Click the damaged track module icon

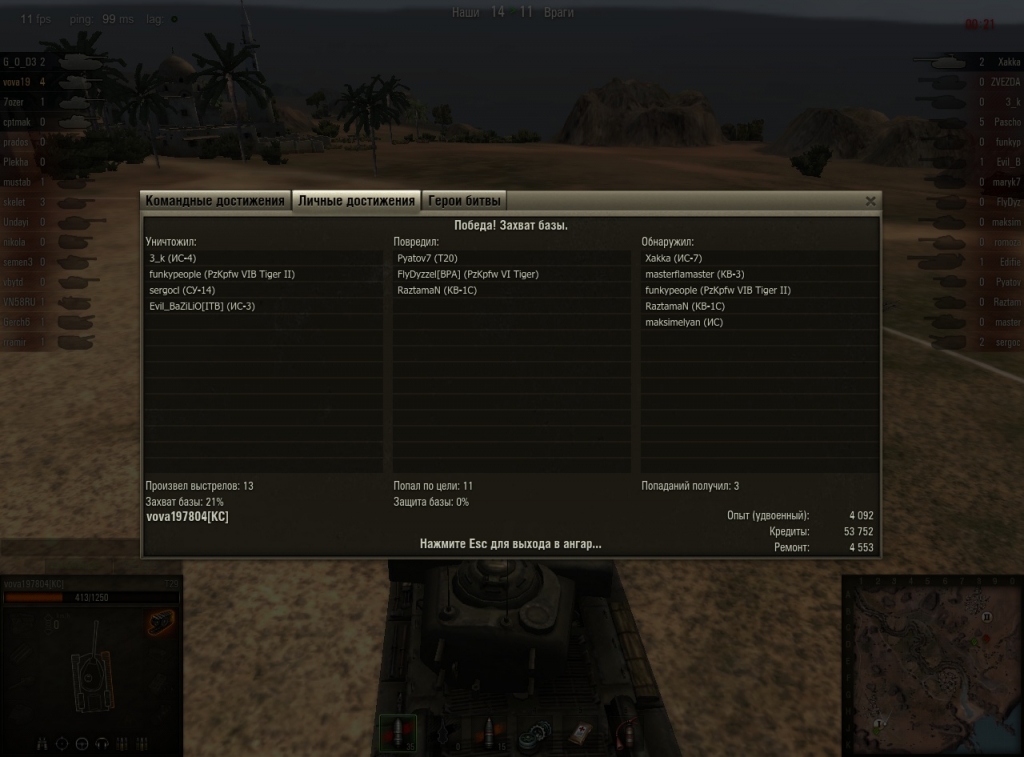(160, 622)
